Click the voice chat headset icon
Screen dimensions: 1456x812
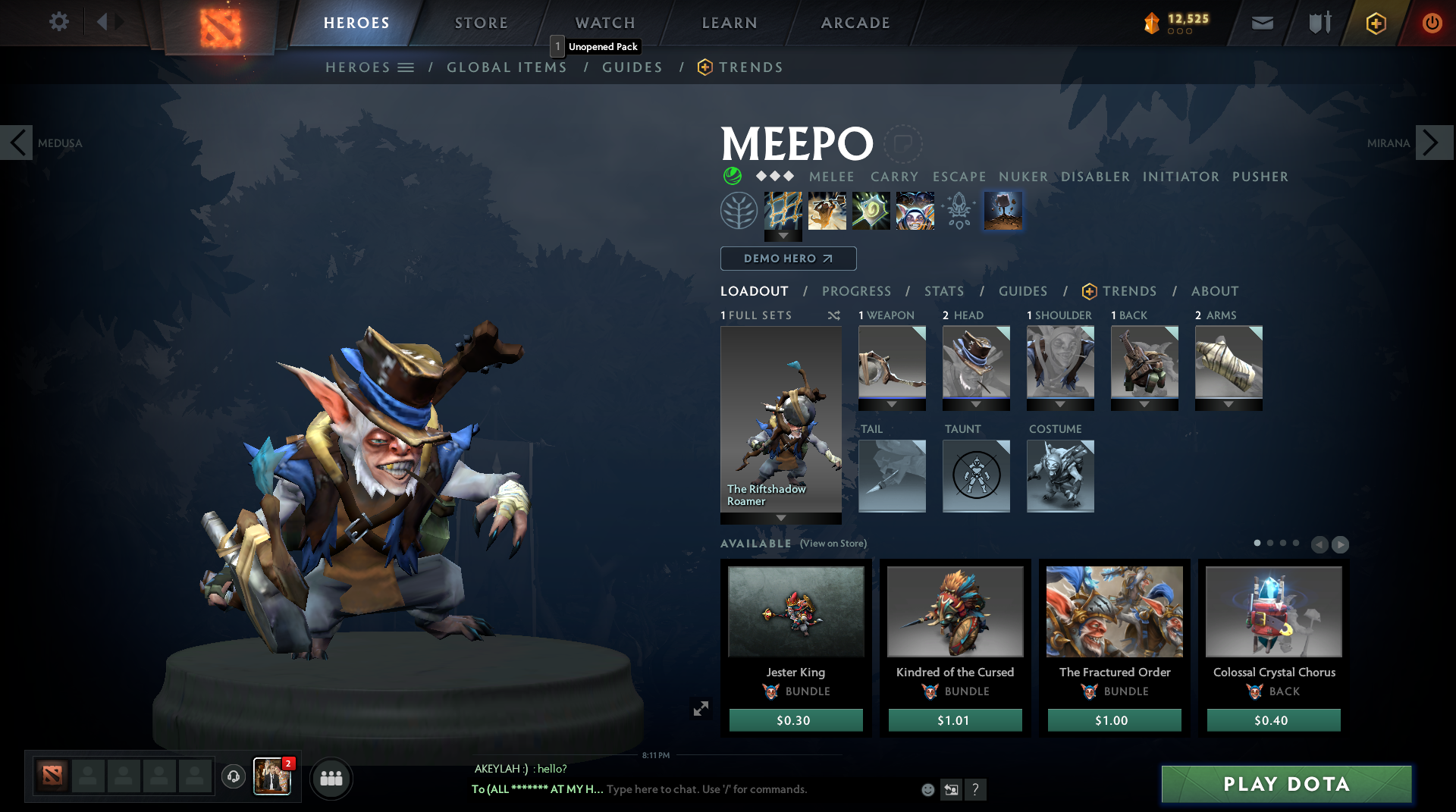[x=233, y=778]
